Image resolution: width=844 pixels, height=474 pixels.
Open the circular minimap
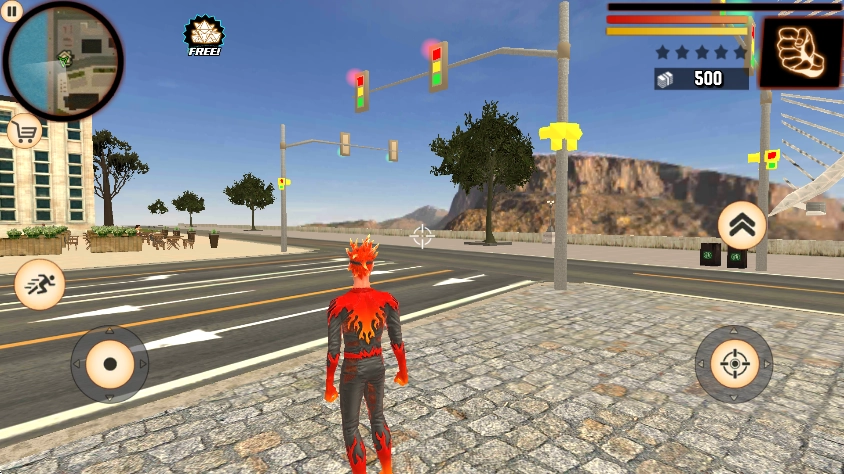click(x=64, y=60)
